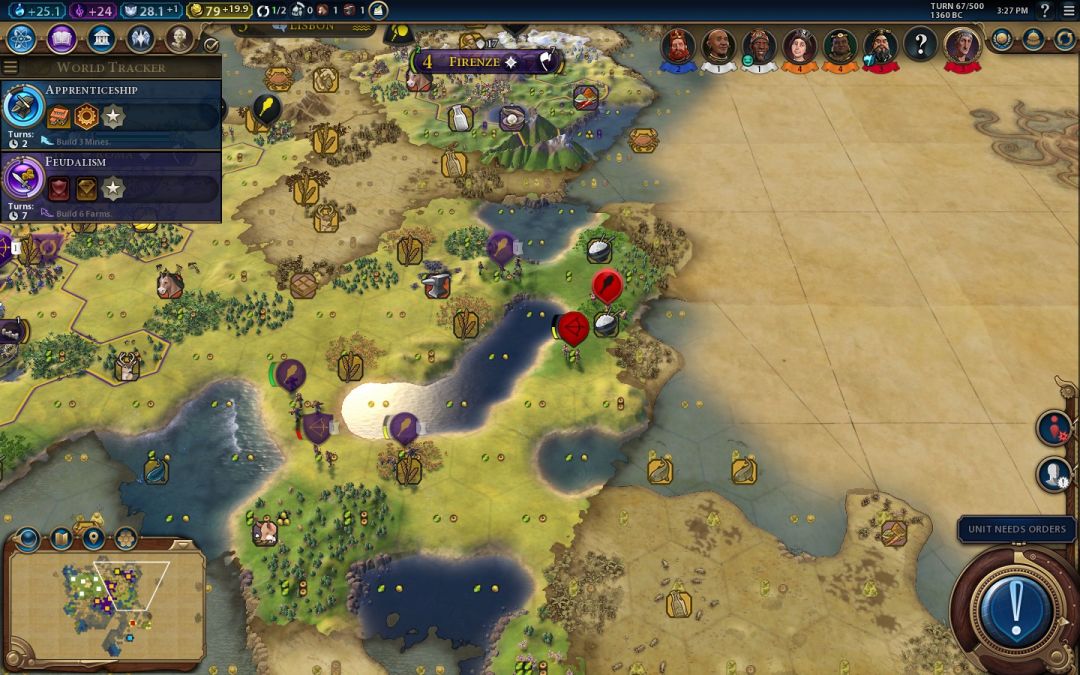The image size is (1080, 675).
Task: Open the main game menu button
Action: click(1068, 10)
